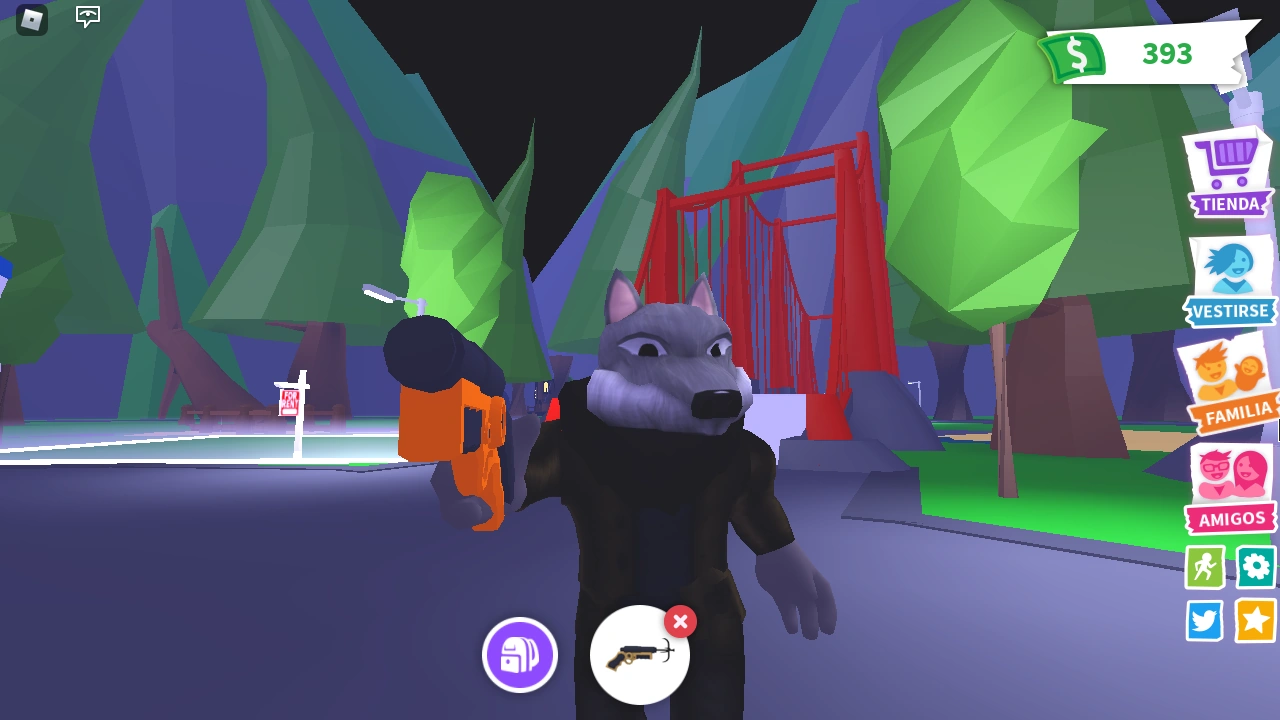The image size is (1280, 720).
Task: Open the purple backpack inventory icon
Action: coord(520,654)
